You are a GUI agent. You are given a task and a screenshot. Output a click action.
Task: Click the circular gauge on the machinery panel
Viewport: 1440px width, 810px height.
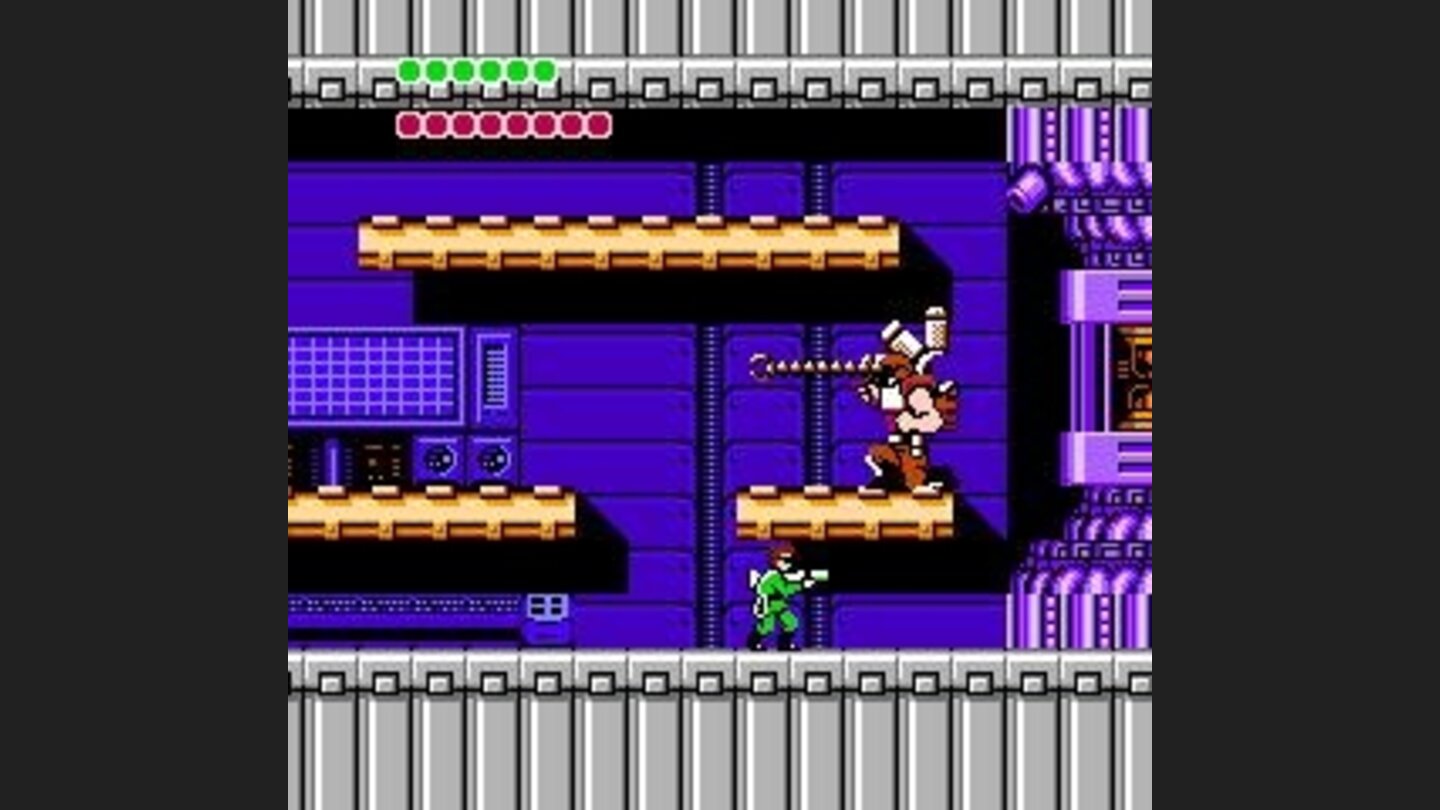tap(440, 460)
